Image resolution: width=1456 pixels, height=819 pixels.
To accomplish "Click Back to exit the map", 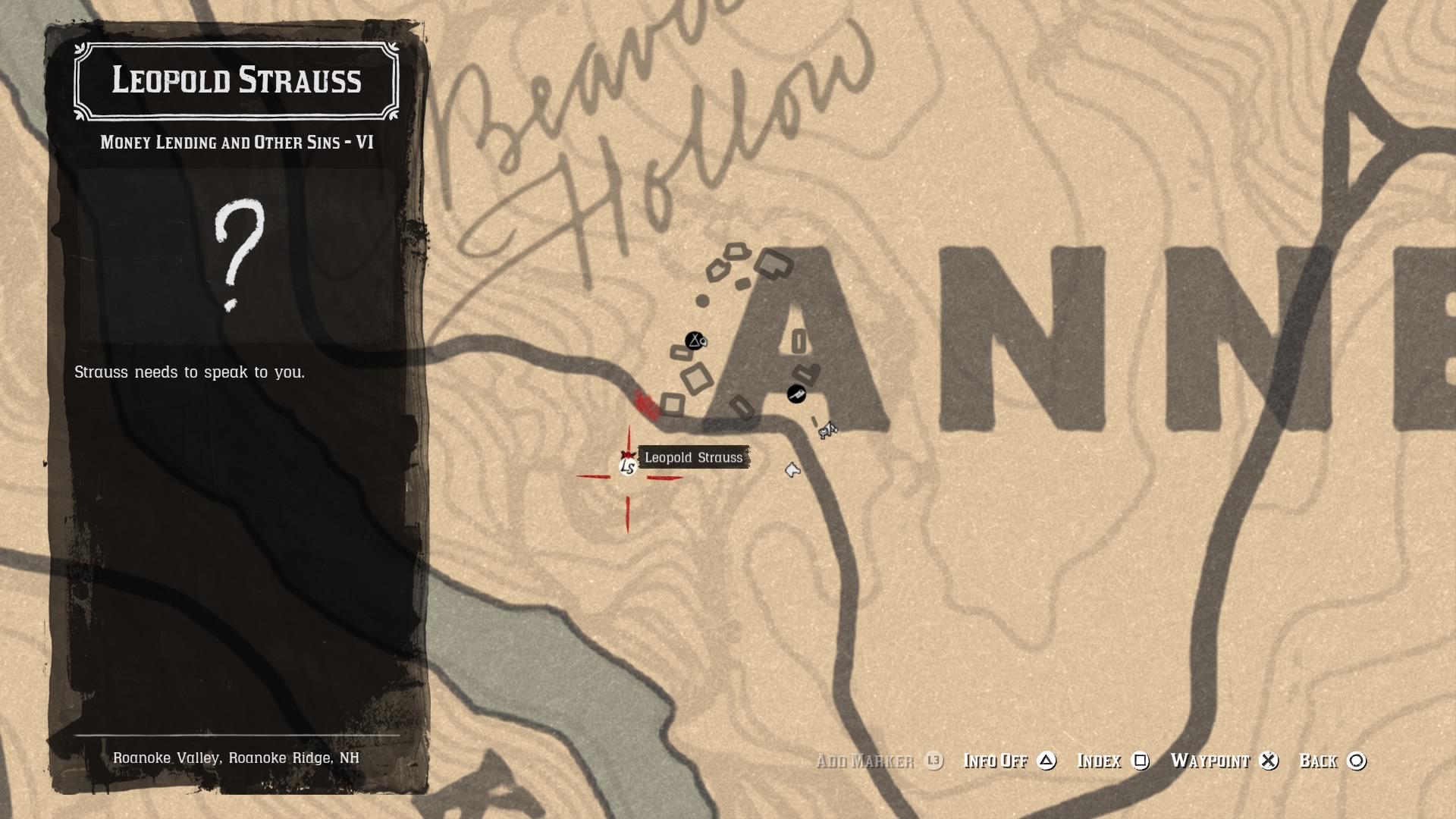I will pyautogui.click(x=1319, y=761).
